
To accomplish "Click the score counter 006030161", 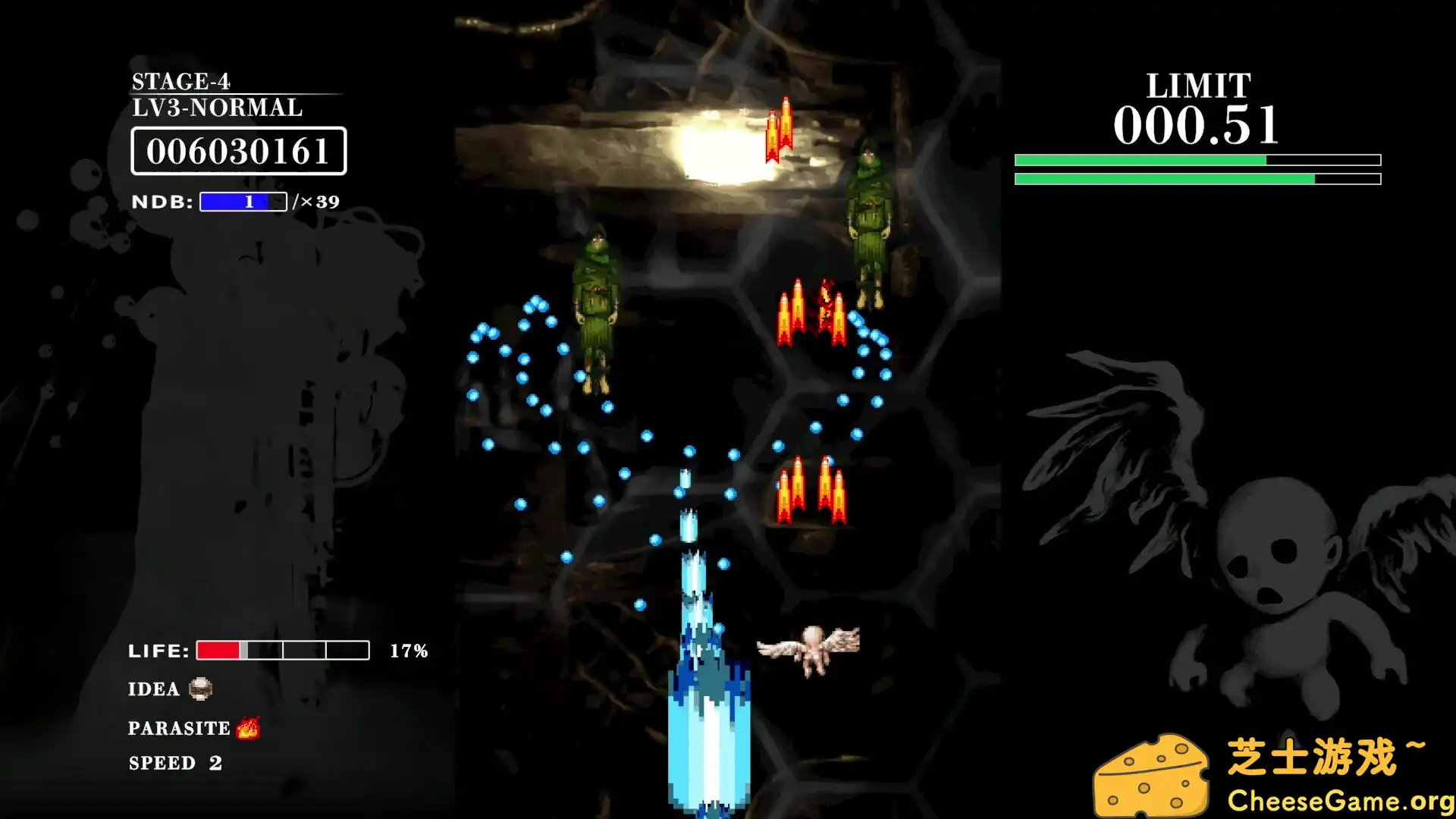I will 239,152.
